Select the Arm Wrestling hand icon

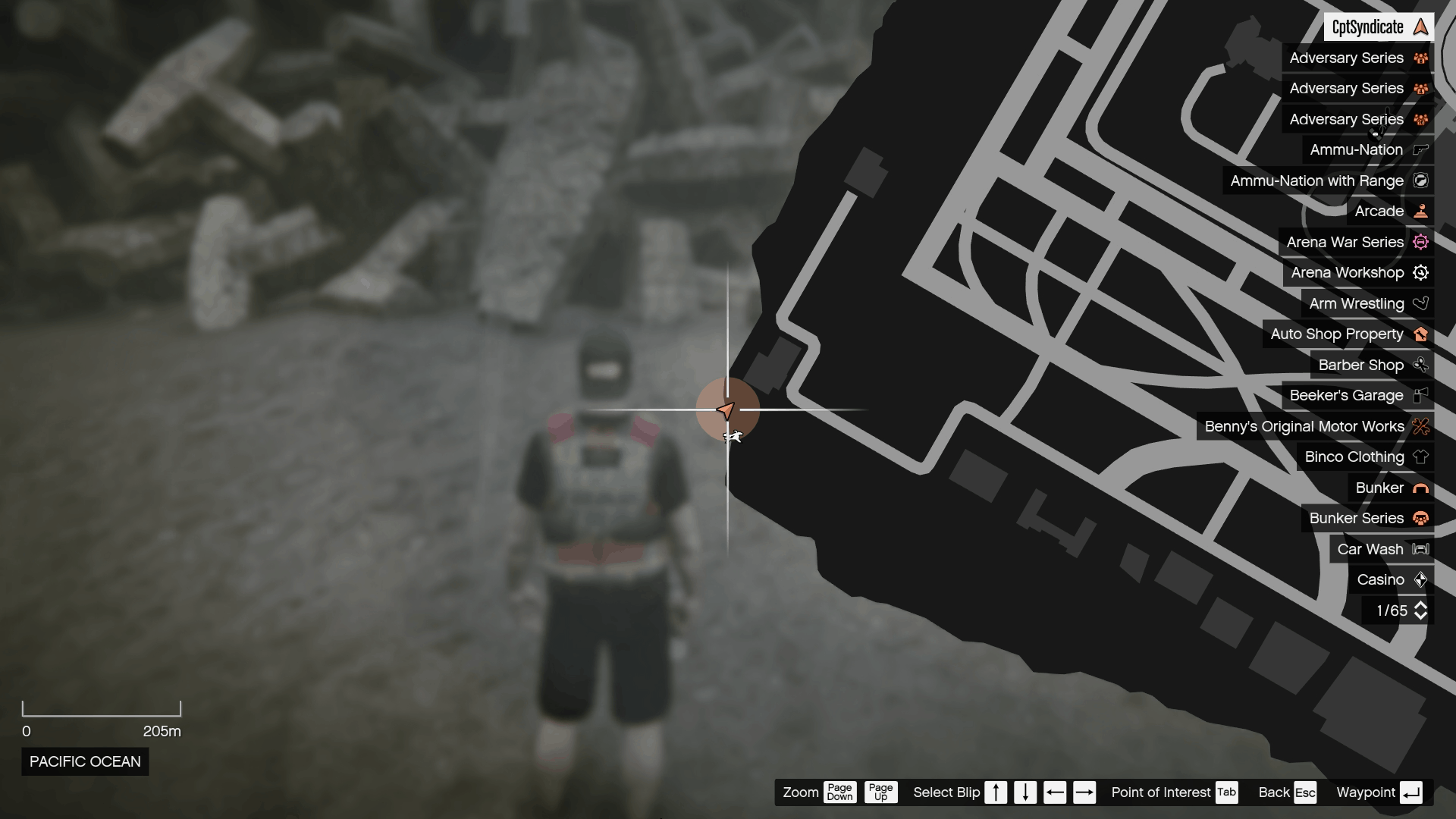tap(1422, 303)
